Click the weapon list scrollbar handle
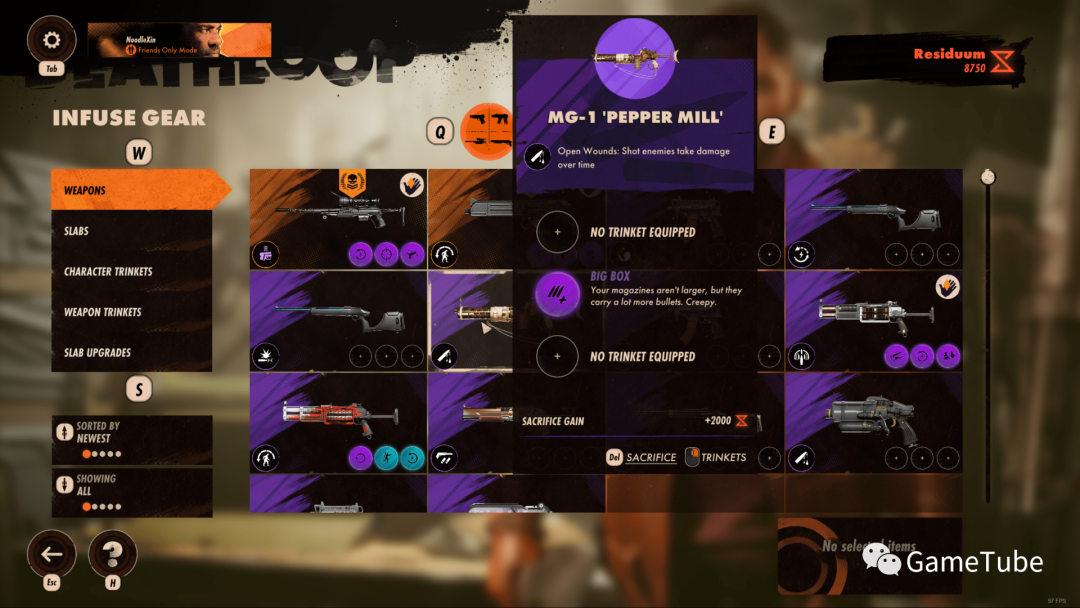The image size is (1080, 608). pos(988,177)
